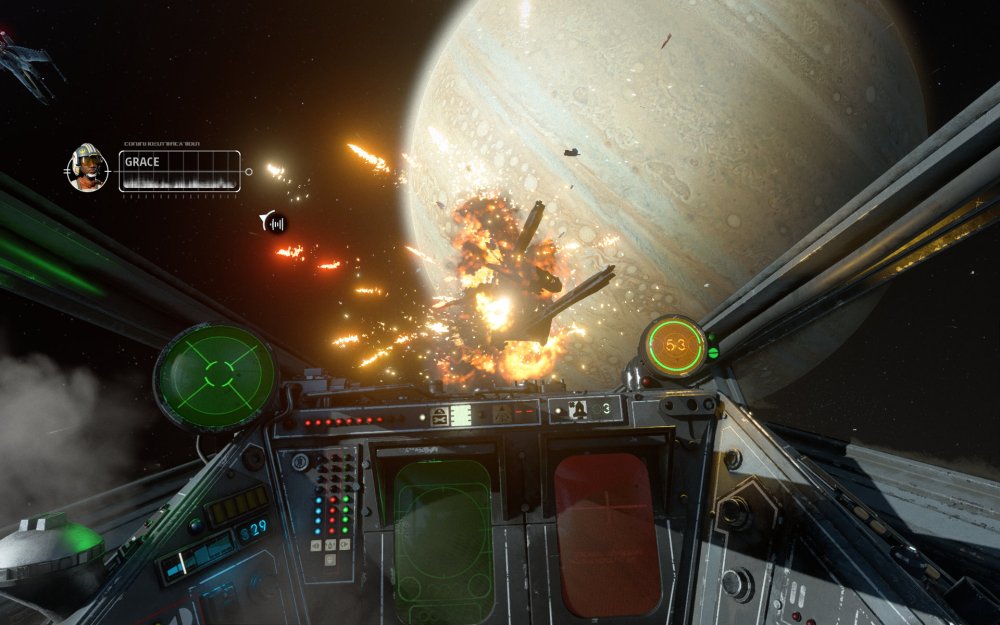Select the red targeting display screen

607,531
